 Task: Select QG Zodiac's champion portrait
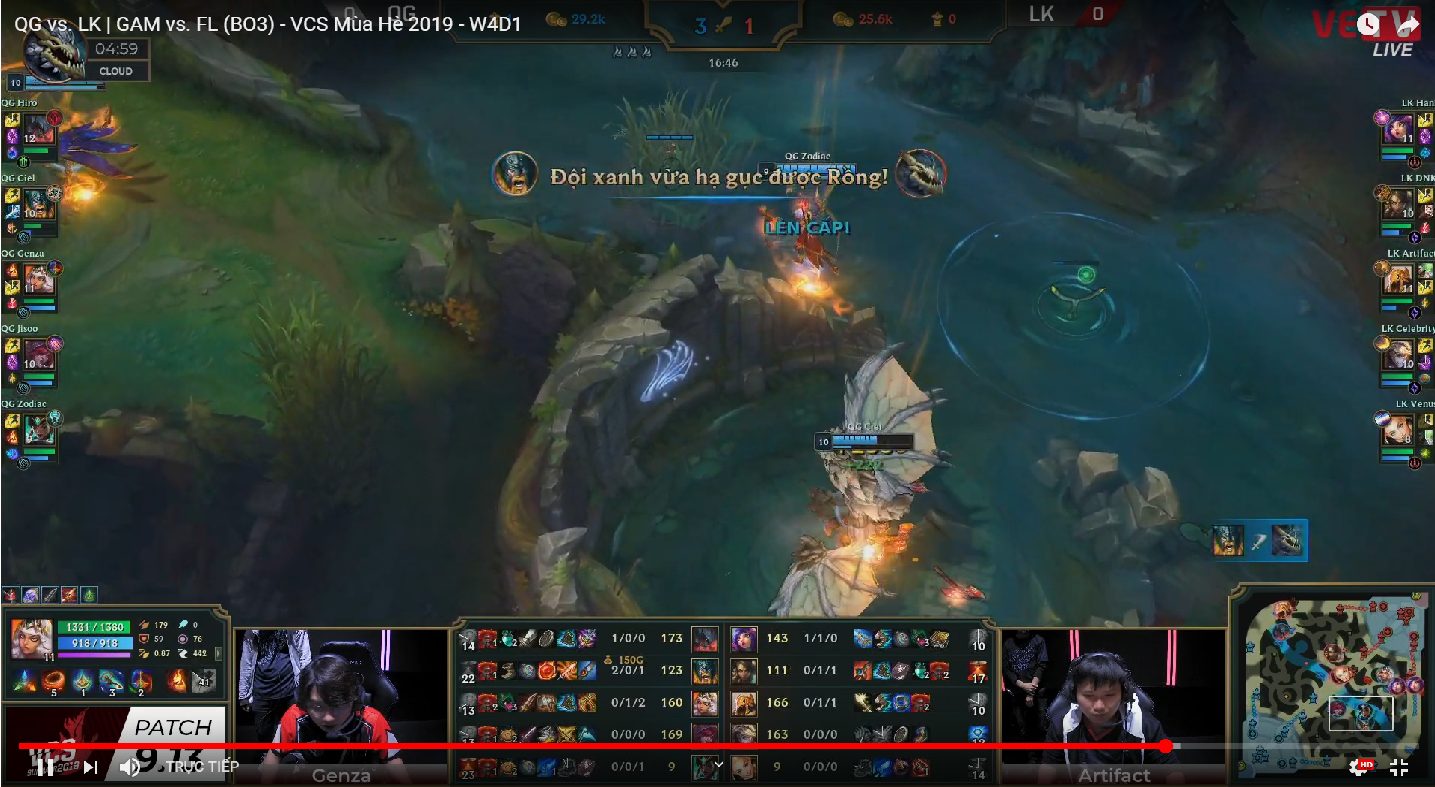click(37, 428)
